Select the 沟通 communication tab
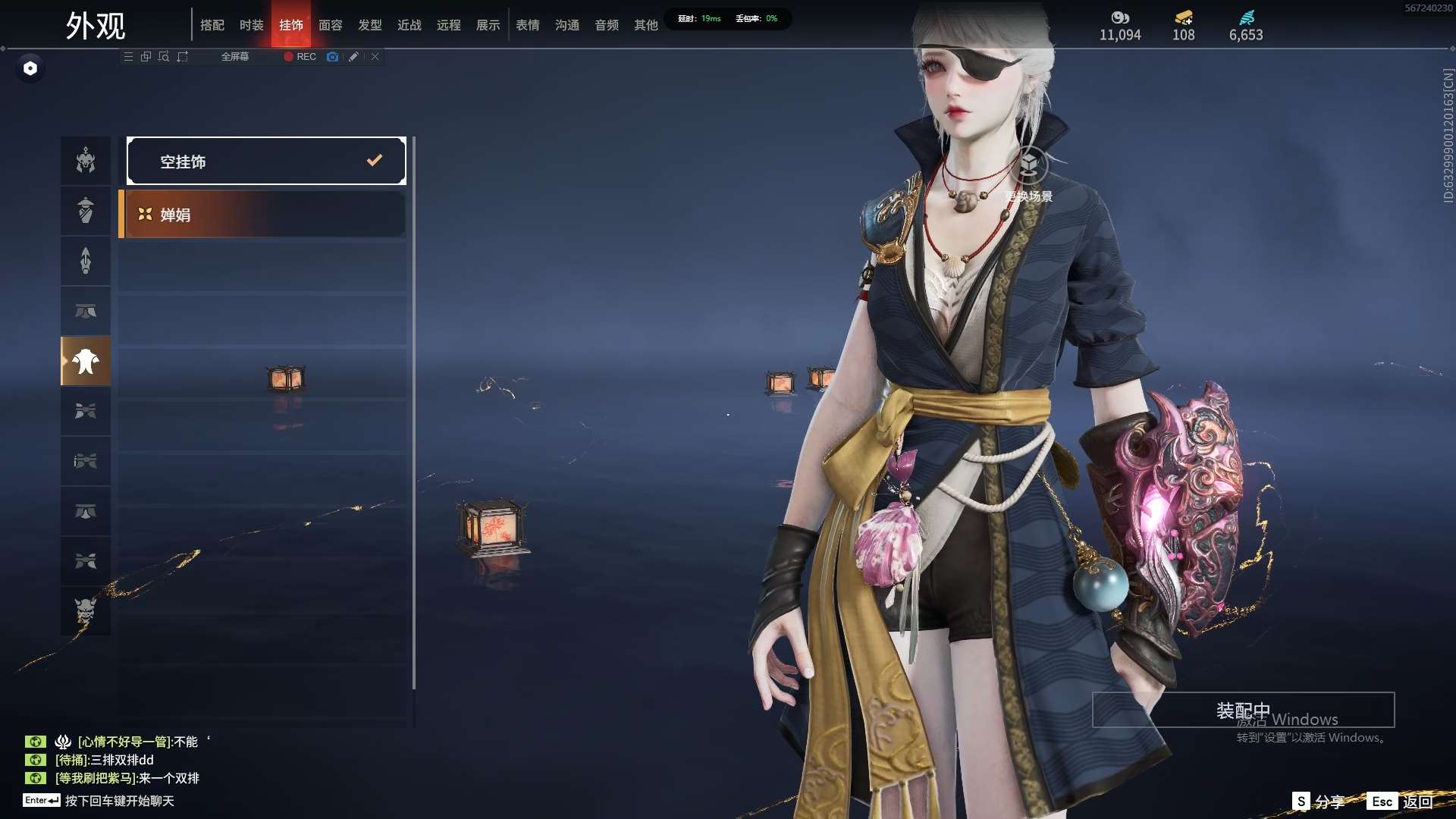Image resolution: width=1456 pixels, height=819 pixels. [x=567, y=25]
